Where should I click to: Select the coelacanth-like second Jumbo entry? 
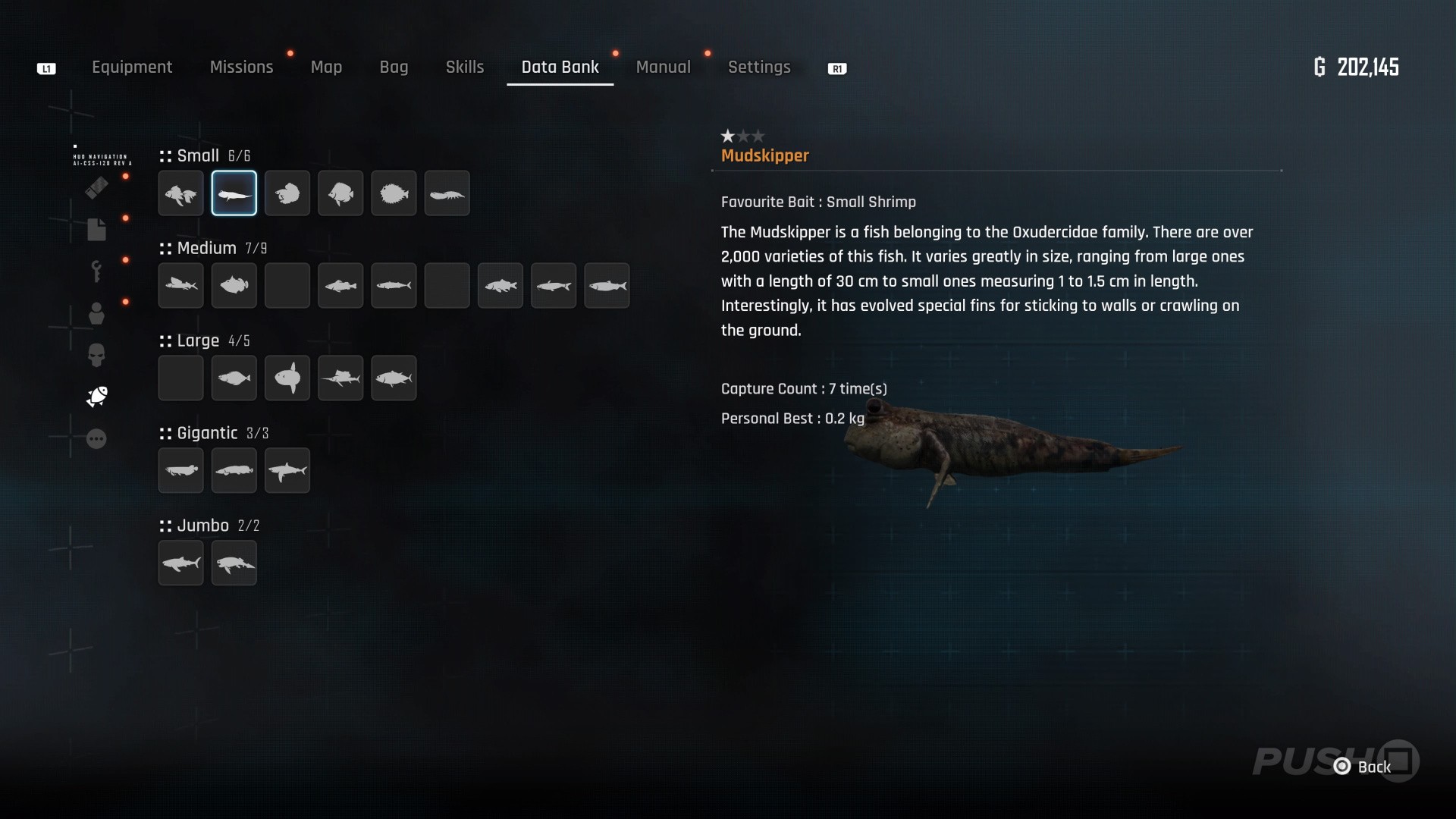[234, 563]
